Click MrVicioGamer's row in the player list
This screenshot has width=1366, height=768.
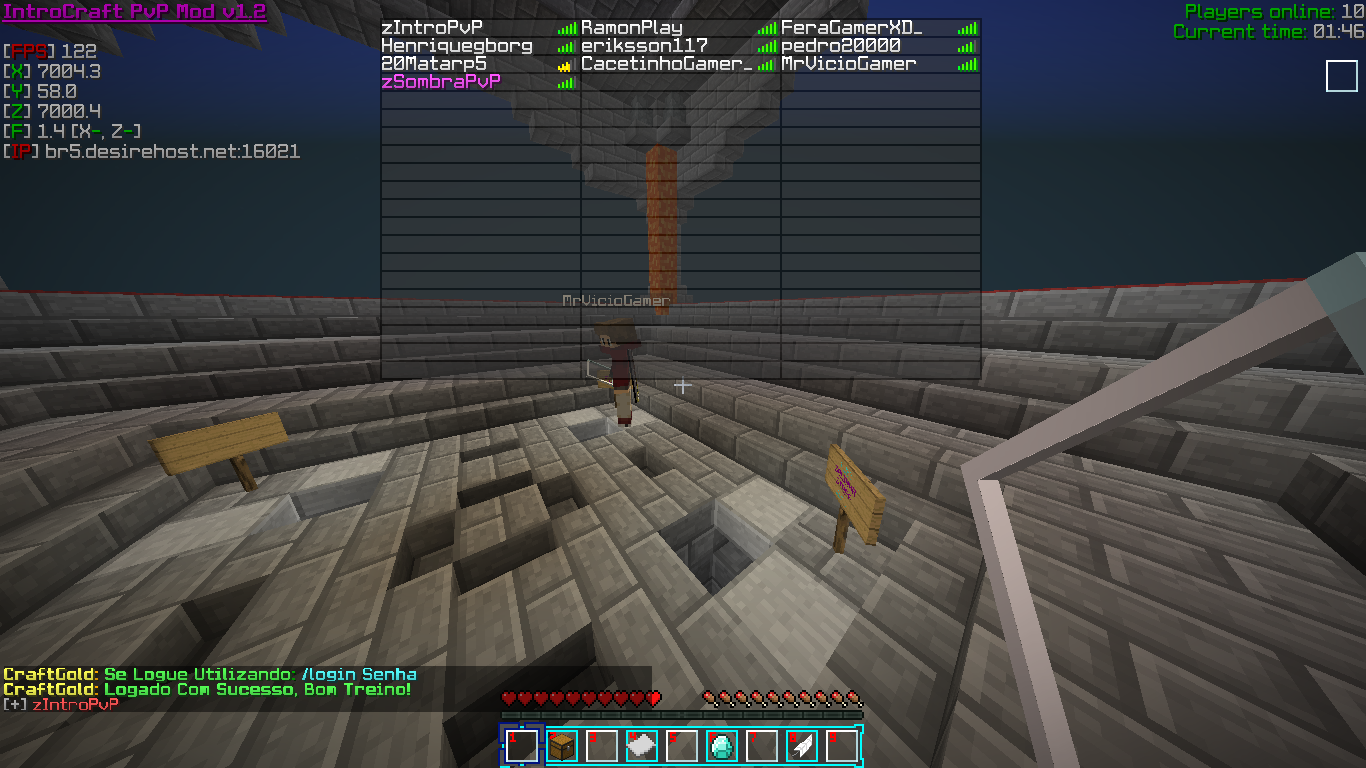[849, 64]
